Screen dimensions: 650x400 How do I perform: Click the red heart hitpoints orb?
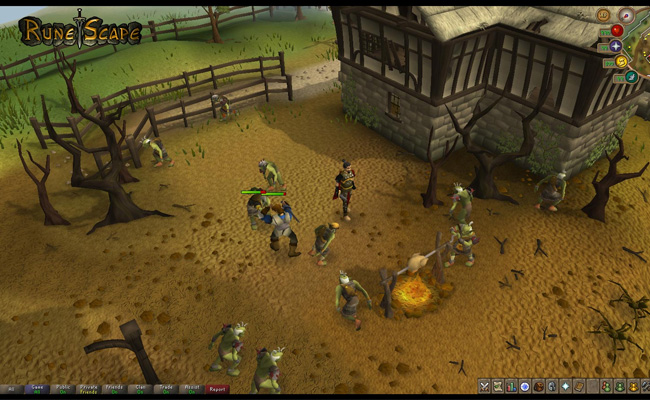point(617,30)
